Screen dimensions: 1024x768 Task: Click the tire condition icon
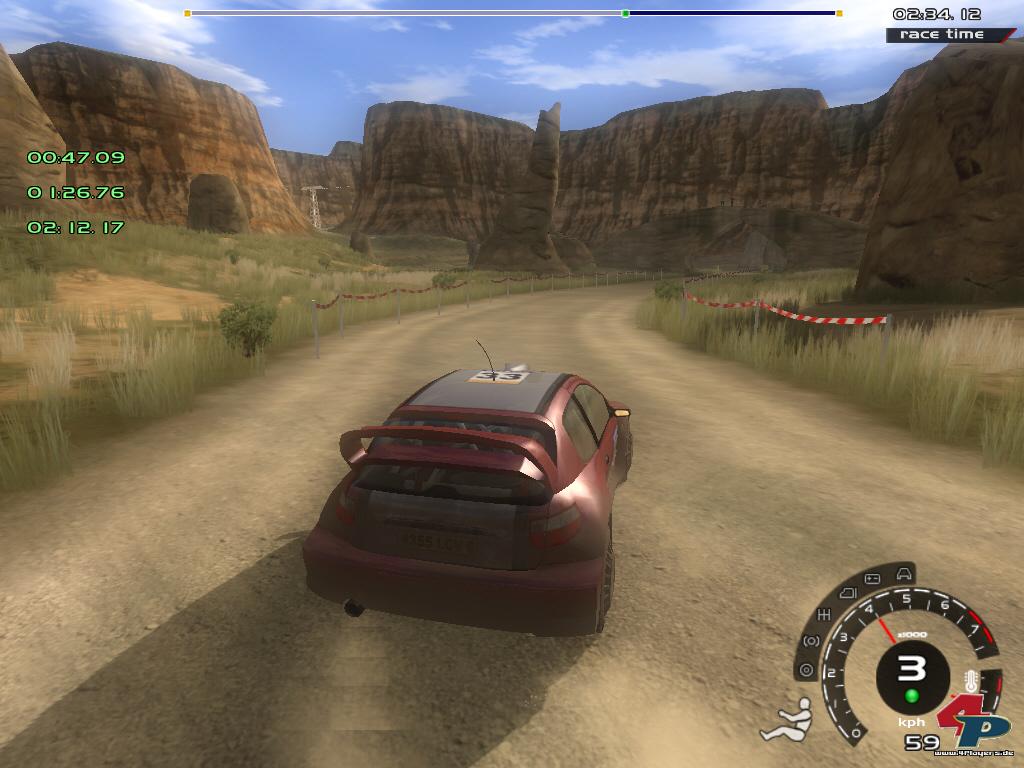click(x=805, y=671)
